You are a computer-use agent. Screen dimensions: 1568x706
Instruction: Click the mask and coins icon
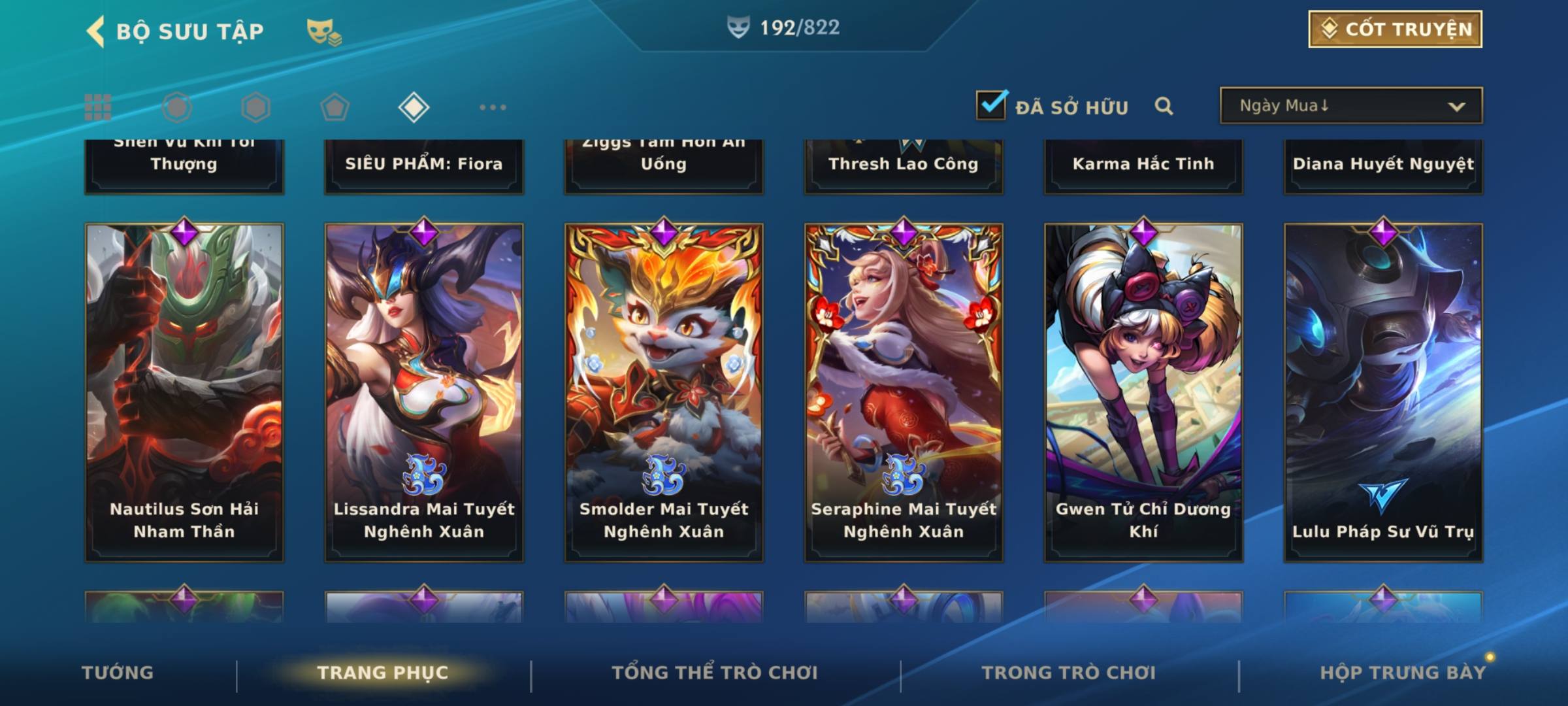pos(324,31)
